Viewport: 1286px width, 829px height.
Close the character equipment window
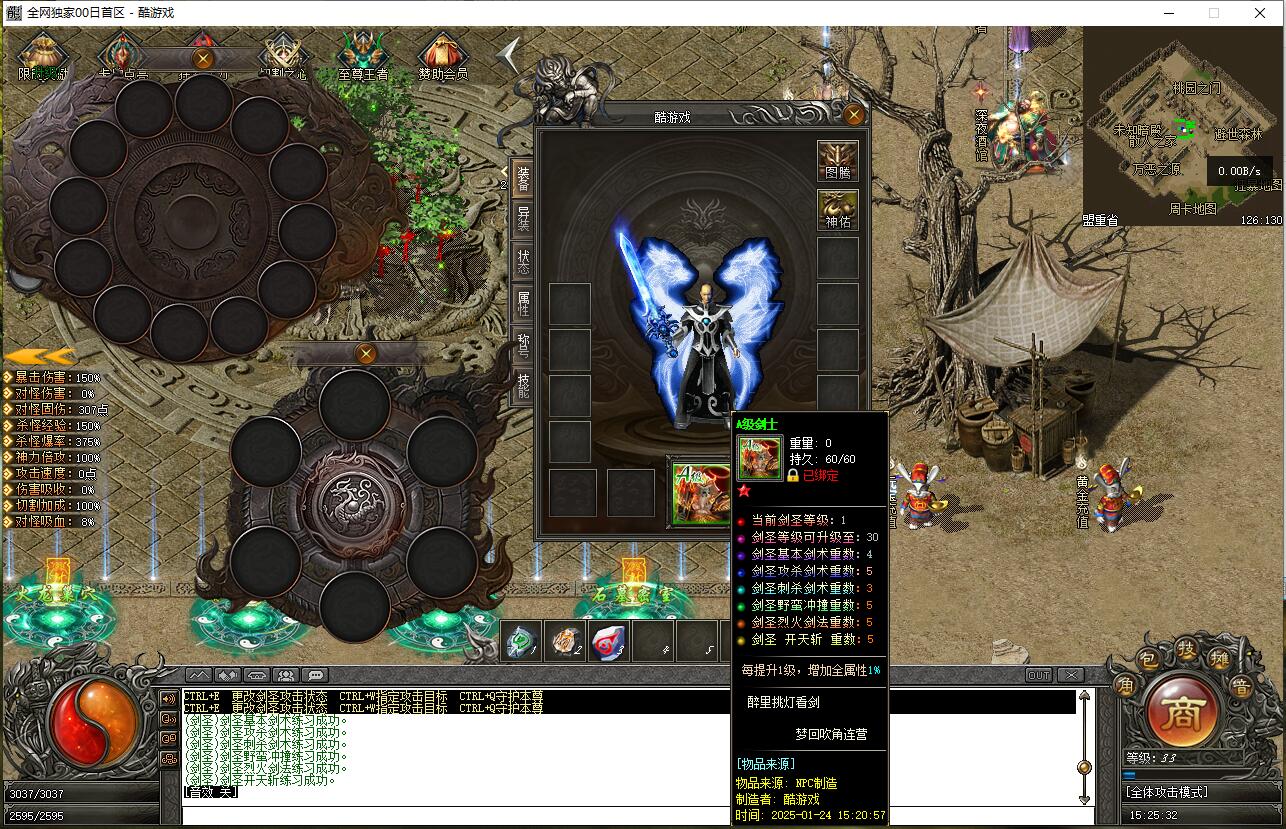pos(853,115)
